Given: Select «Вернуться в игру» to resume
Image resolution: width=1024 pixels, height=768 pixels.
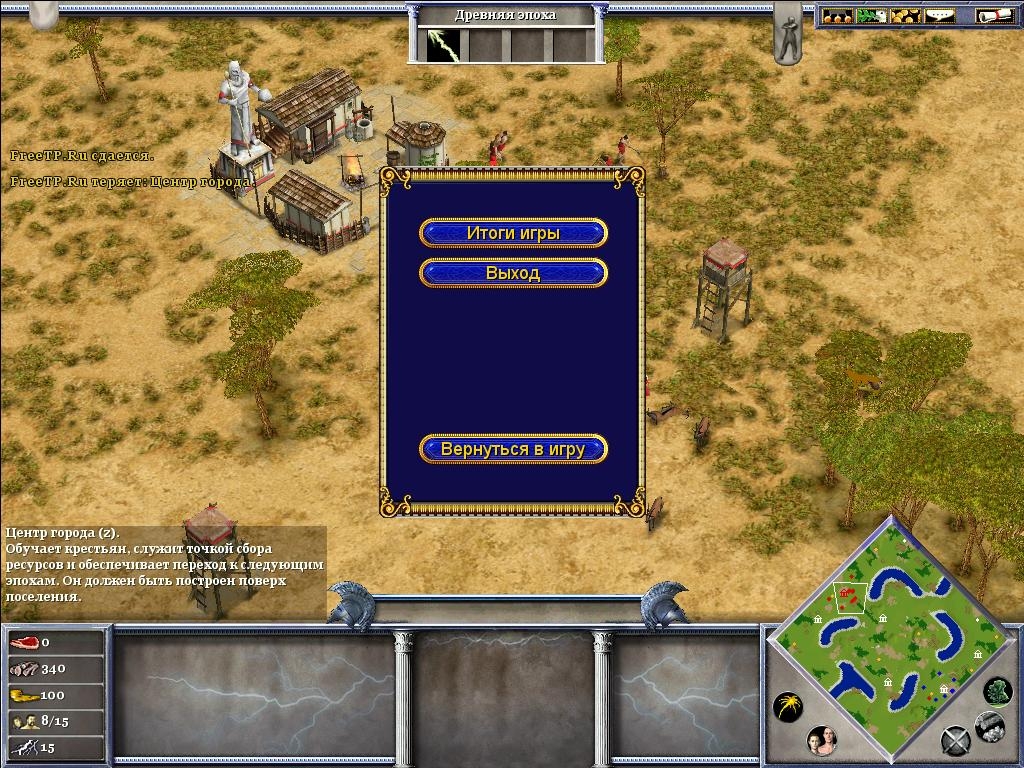Looking at the screenshot, I should click(513, 449).
